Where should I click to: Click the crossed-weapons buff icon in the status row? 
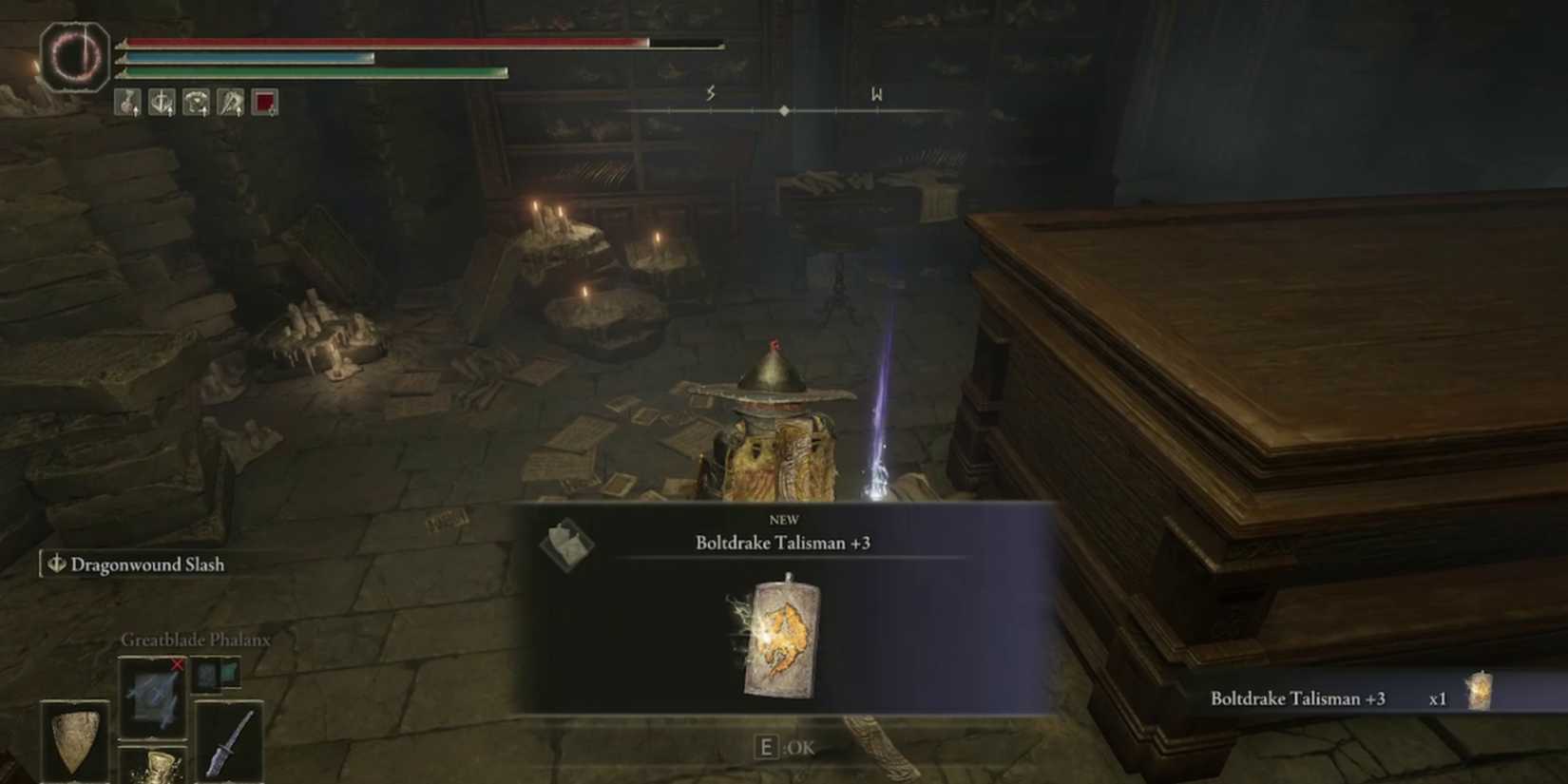coord(228,103)
